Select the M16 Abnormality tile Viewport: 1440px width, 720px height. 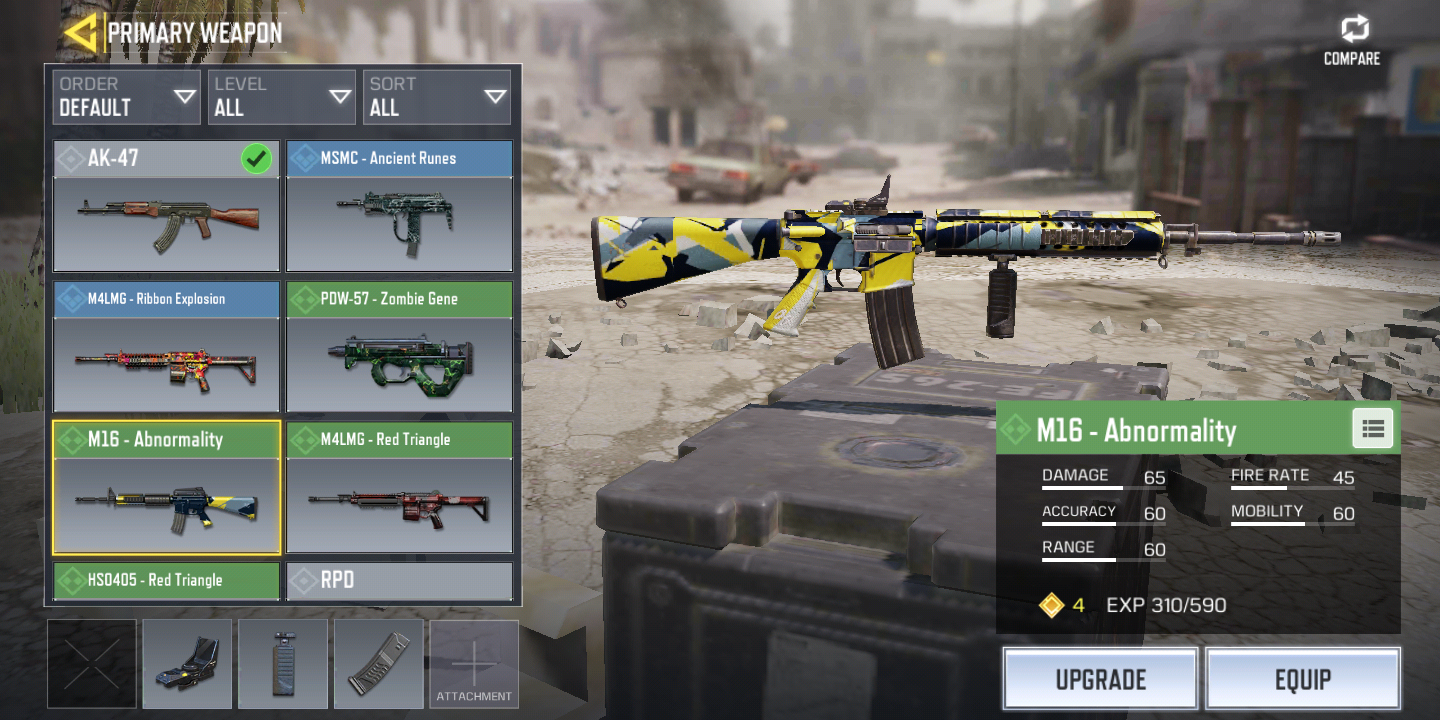(166, 488)
